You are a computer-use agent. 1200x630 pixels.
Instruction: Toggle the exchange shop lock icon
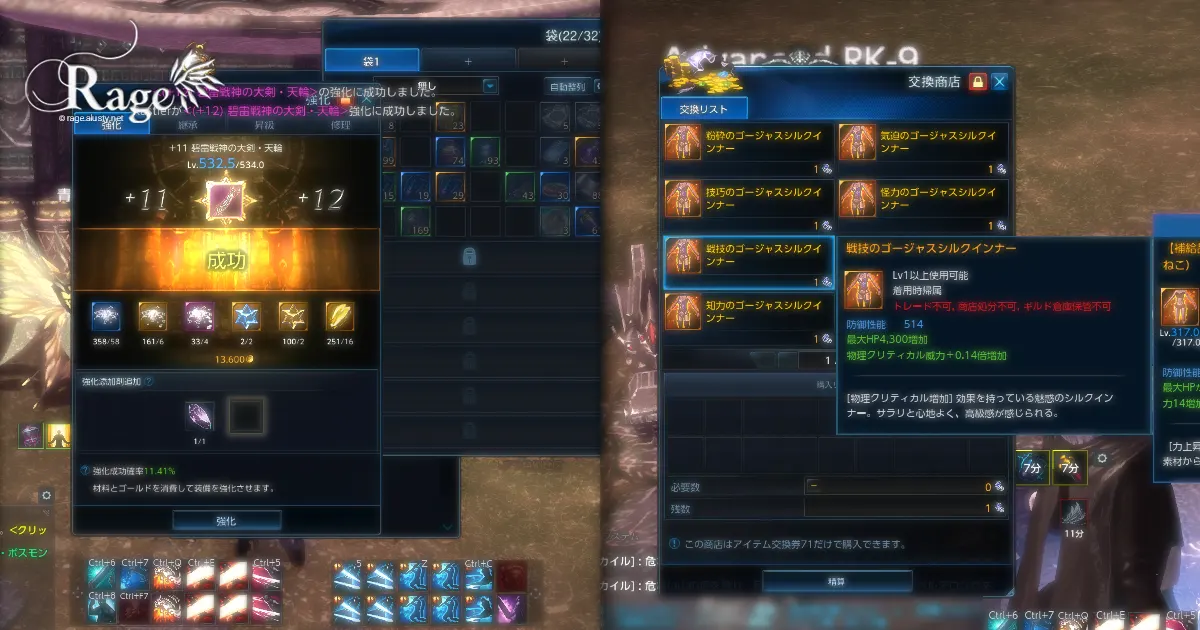coord(978,82)
